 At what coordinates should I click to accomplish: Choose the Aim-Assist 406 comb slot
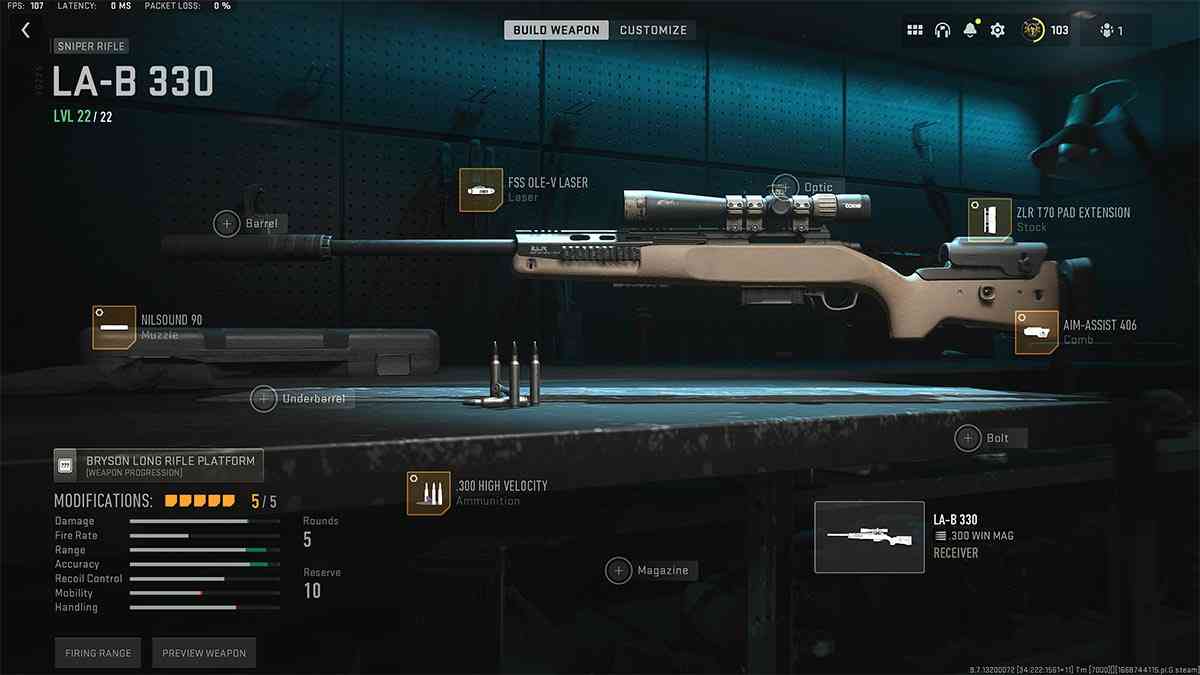pyautogui.click(x=1036, y=332)
